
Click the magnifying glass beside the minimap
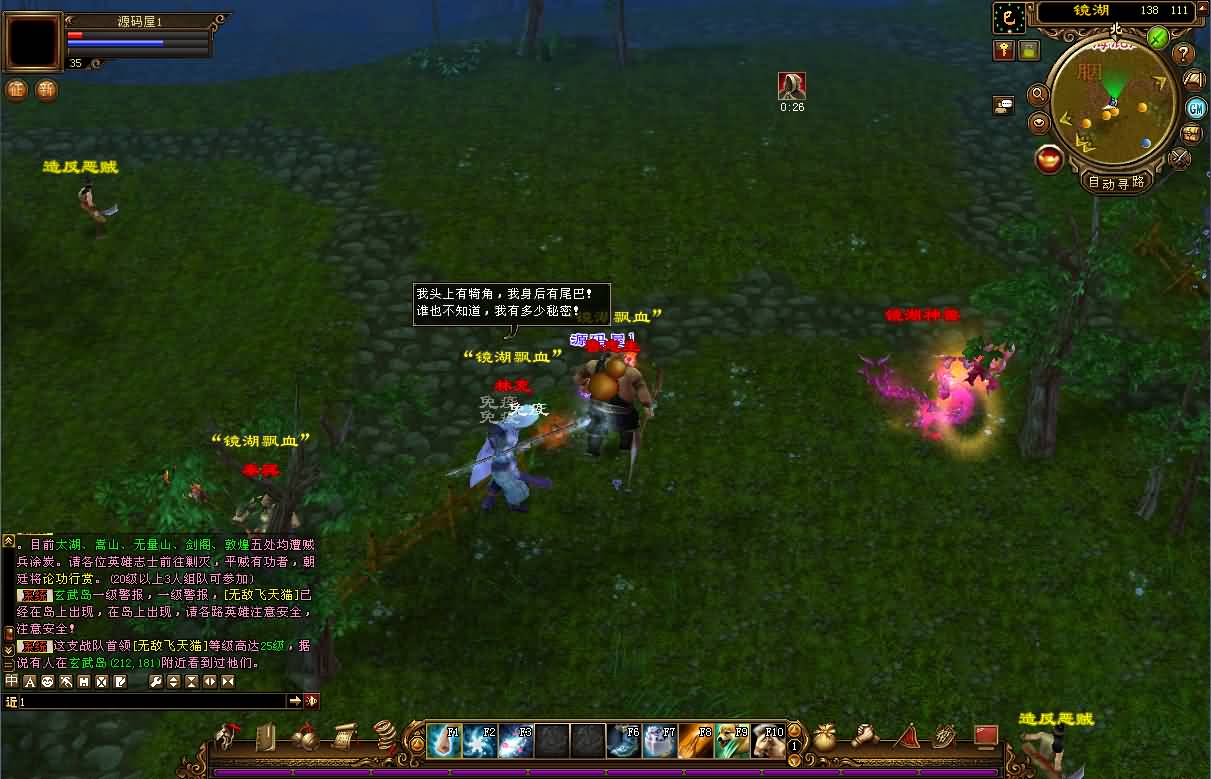pos(1038,94)
